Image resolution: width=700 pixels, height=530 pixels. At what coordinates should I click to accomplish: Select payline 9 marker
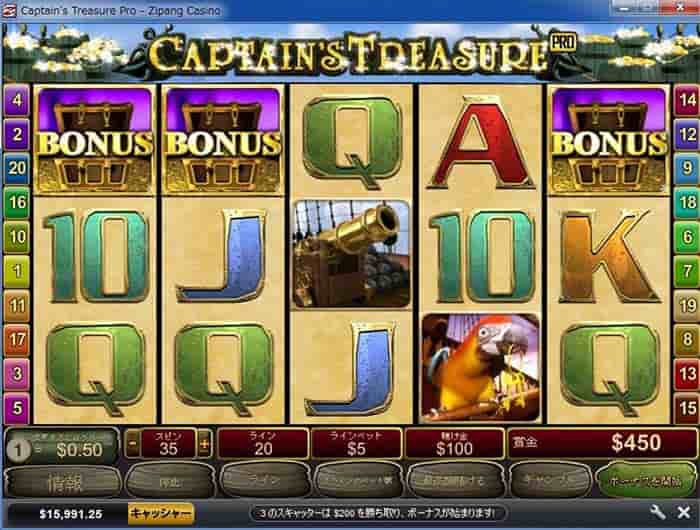point(685,168)
